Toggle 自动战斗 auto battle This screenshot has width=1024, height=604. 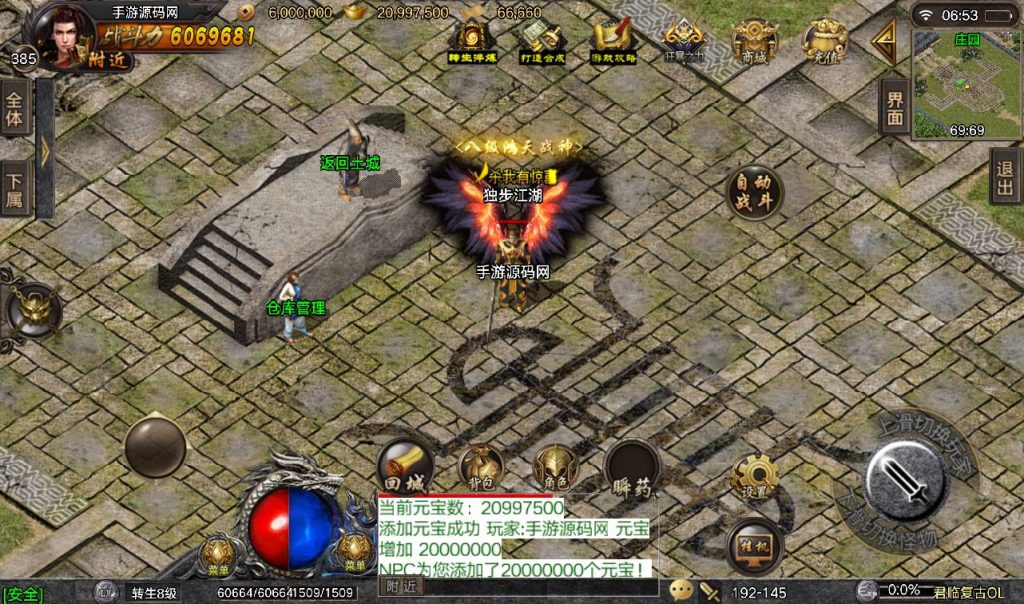click(x=755, y=191)
